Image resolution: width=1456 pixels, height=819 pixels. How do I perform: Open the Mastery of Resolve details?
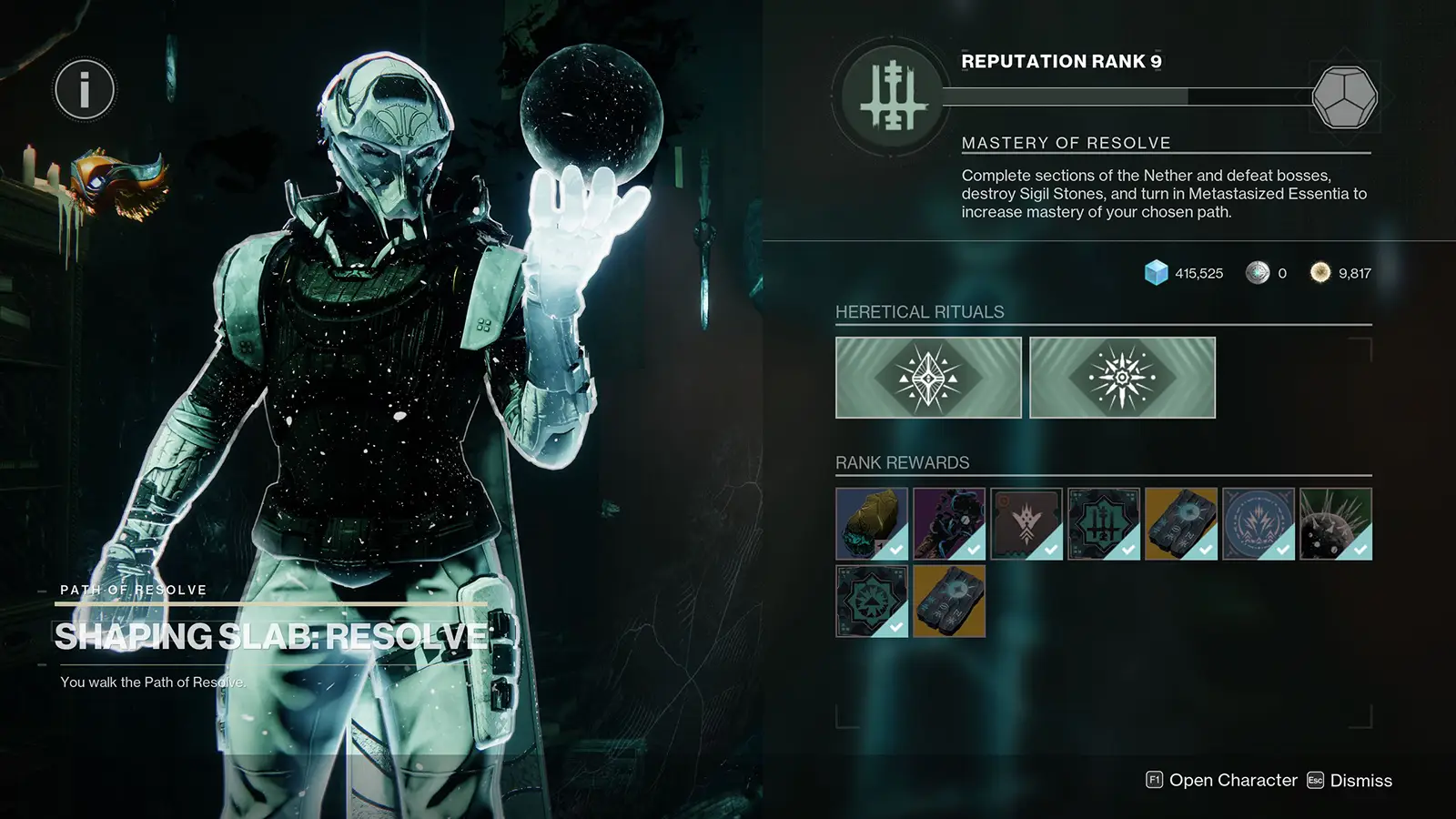1067,142
